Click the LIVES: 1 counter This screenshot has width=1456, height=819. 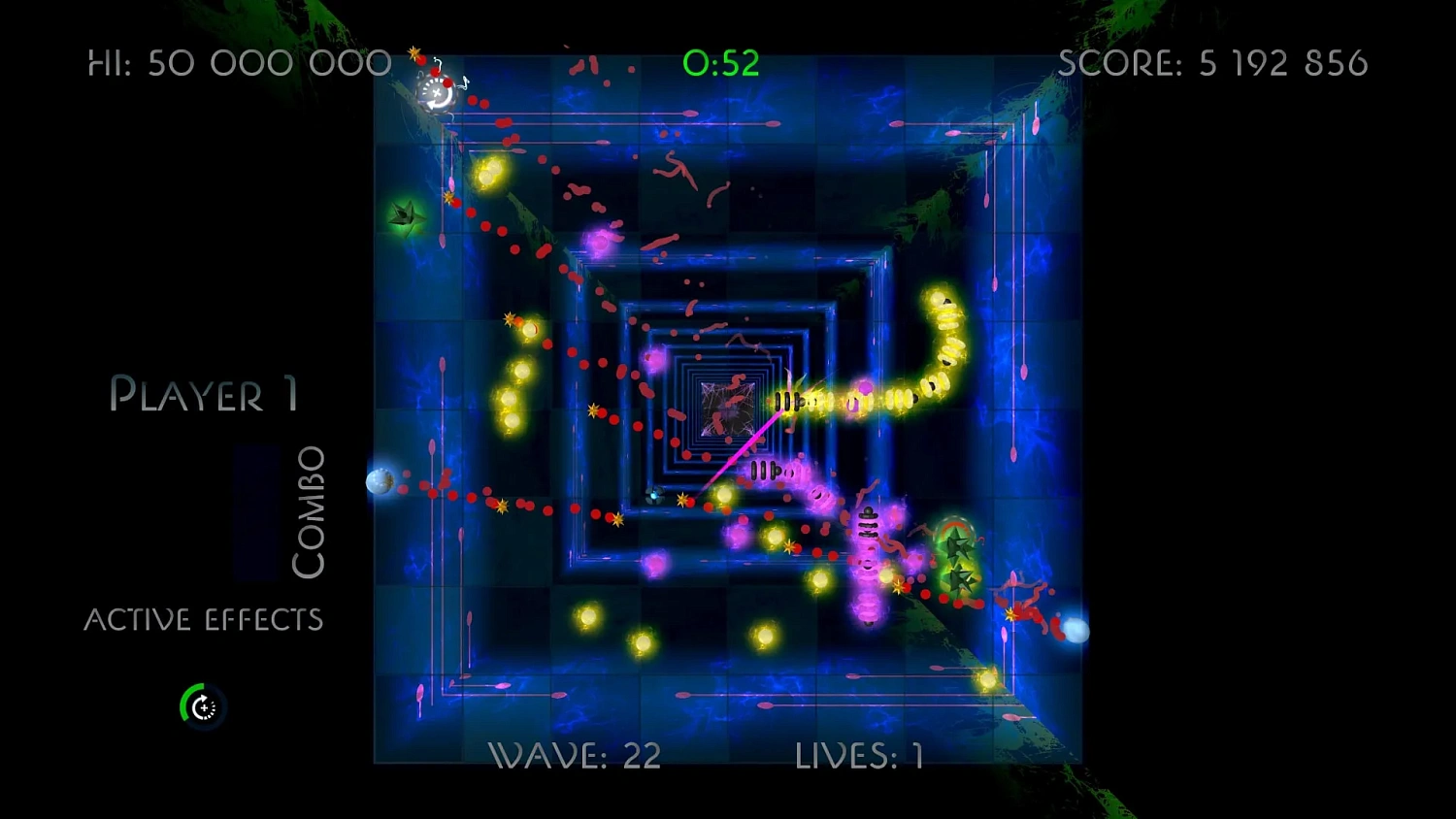coord(857,755)
